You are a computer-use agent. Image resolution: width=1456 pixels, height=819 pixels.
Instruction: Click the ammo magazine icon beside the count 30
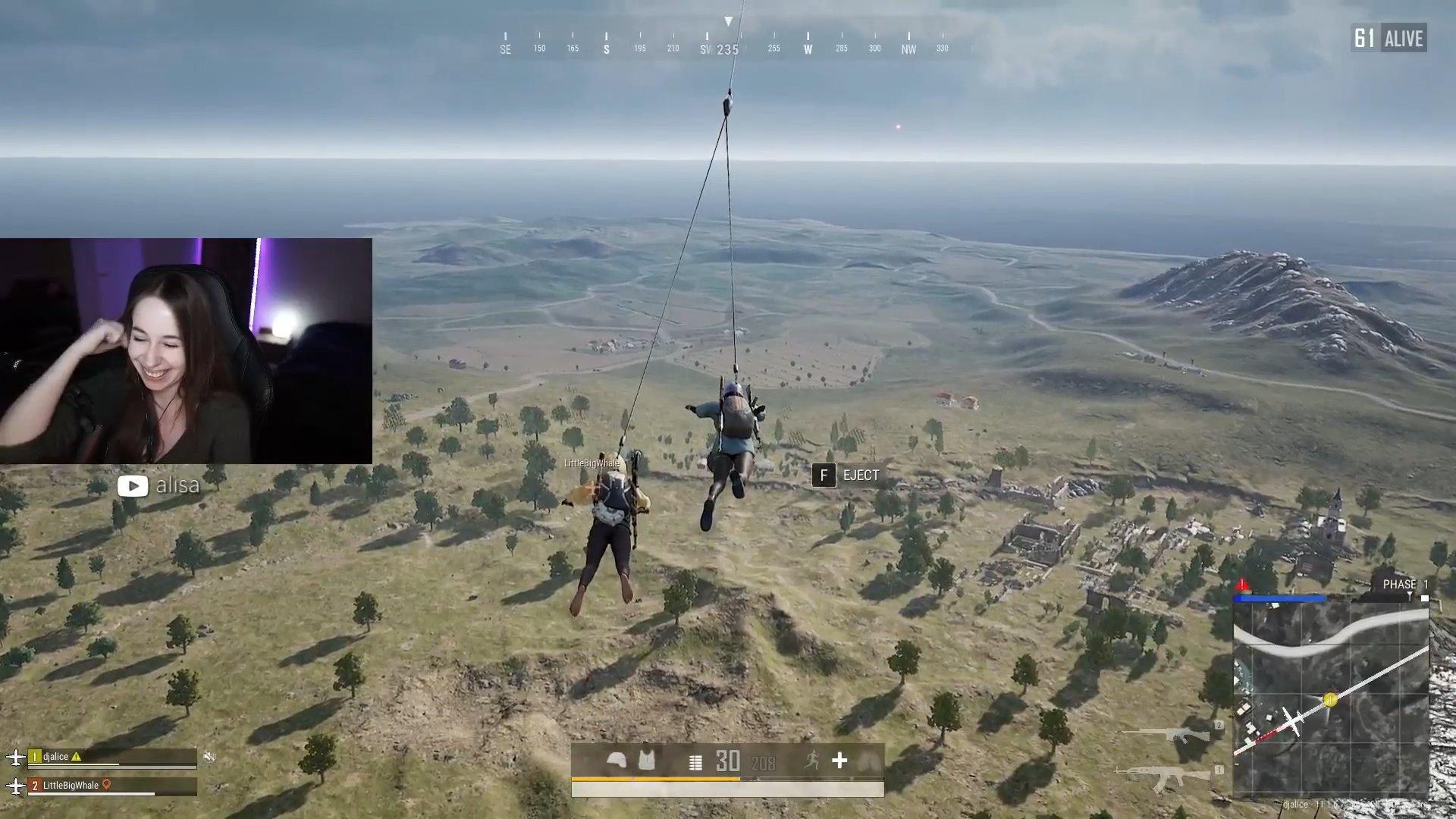[695, 762]
